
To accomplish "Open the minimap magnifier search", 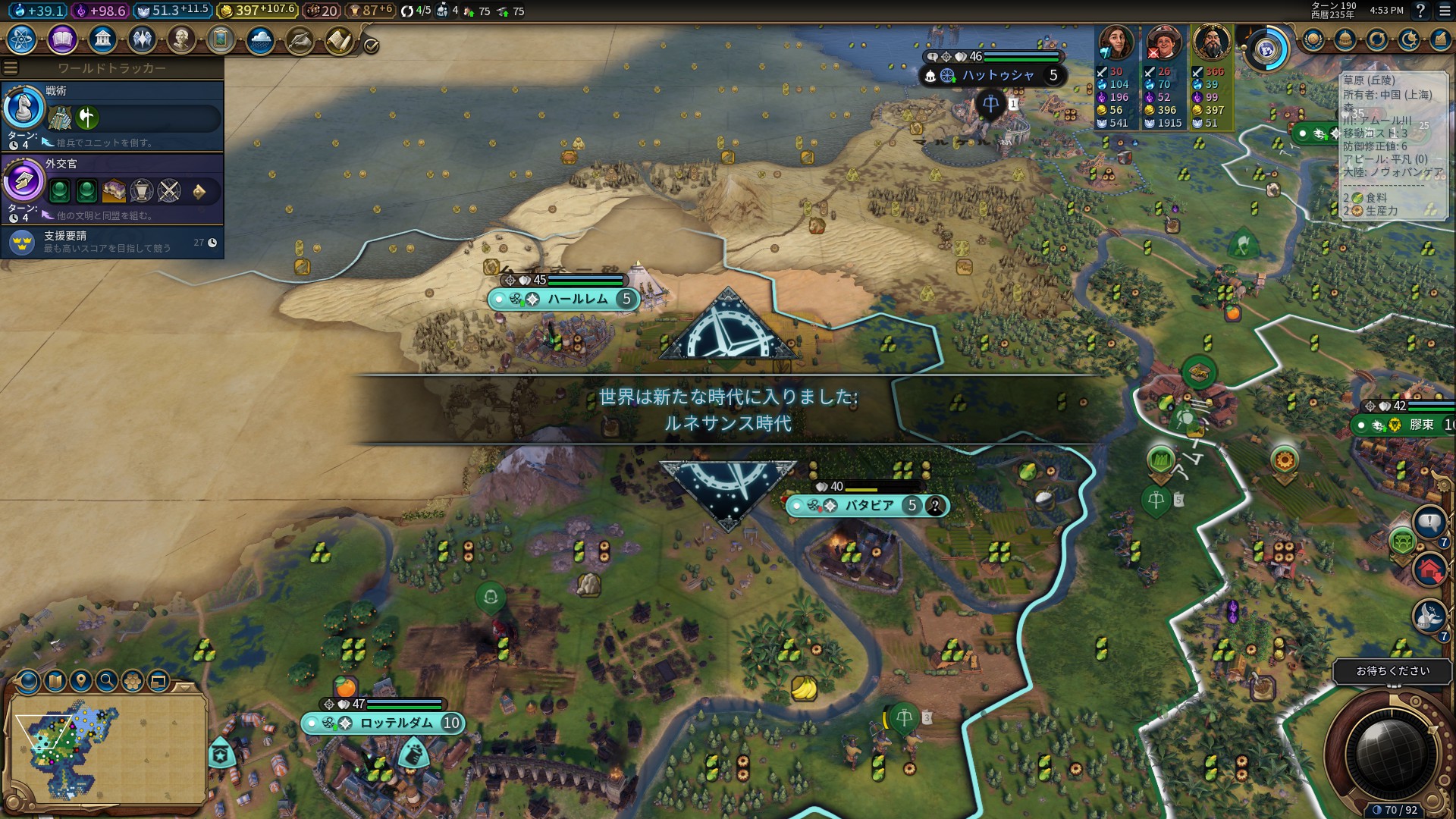I will click(107, 681).
